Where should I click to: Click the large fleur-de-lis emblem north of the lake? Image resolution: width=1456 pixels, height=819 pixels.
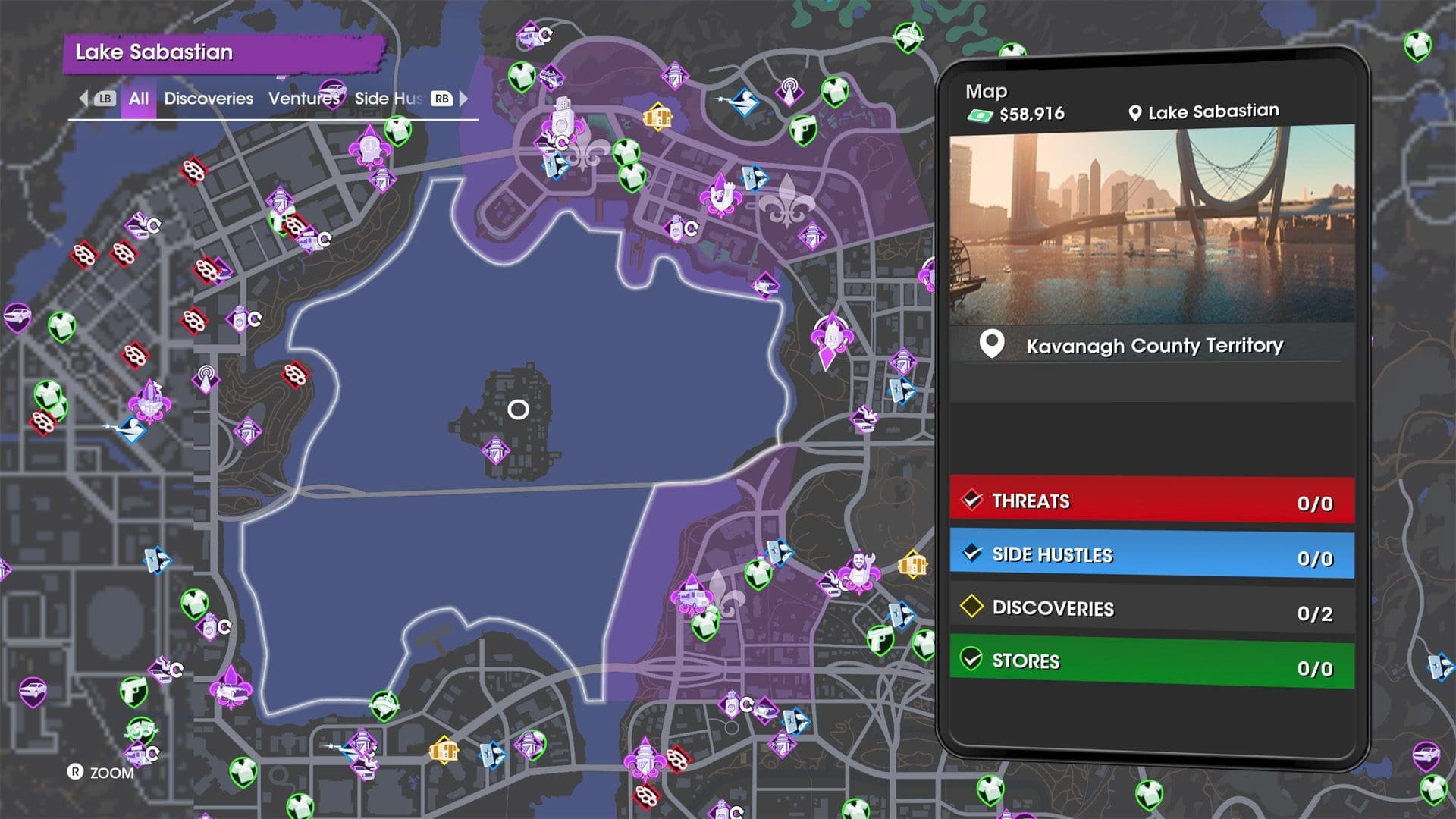click(787, 201)
